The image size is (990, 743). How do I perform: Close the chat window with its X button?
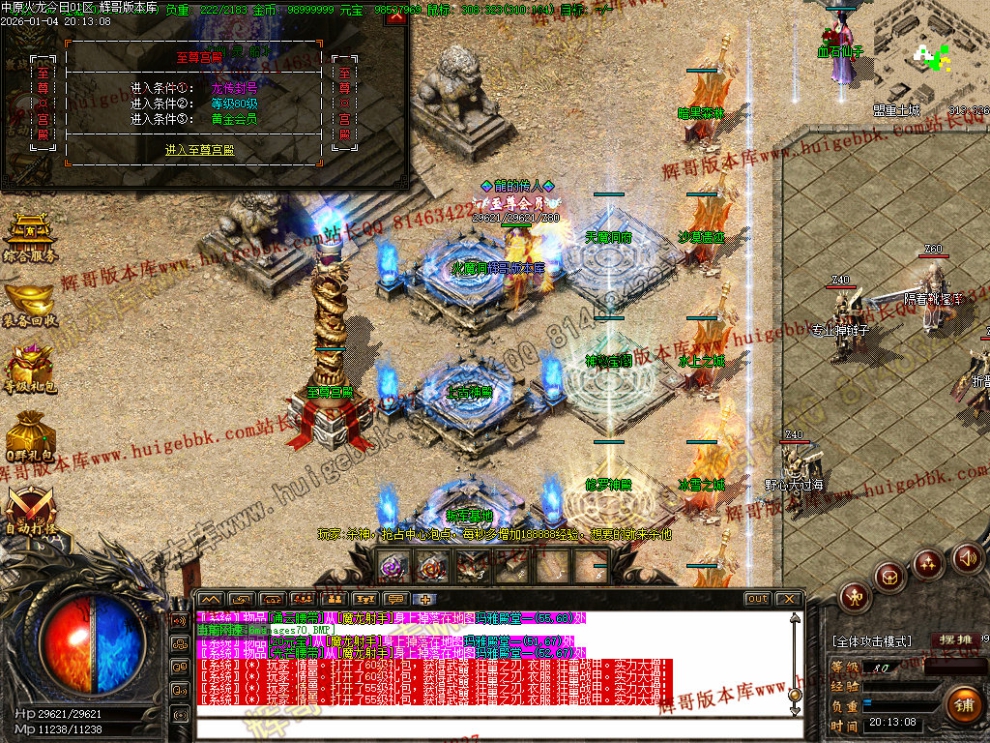pyautogui.click(x=789, y=599)
